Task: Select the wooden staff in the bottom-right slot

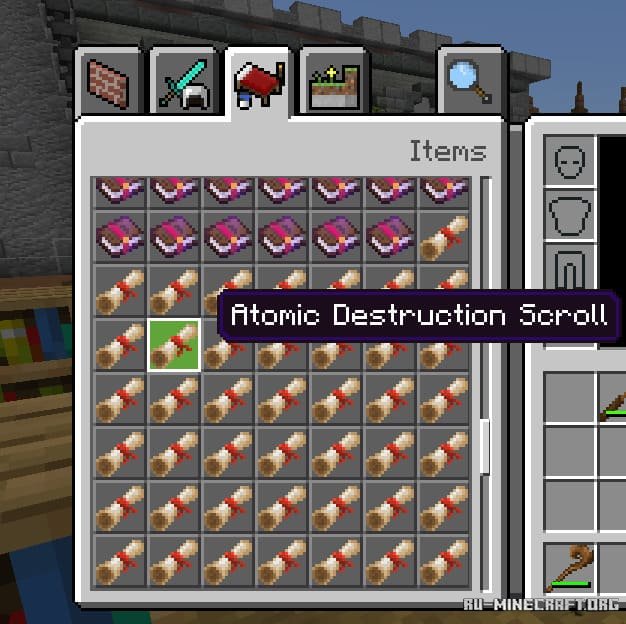Action: 569,568
